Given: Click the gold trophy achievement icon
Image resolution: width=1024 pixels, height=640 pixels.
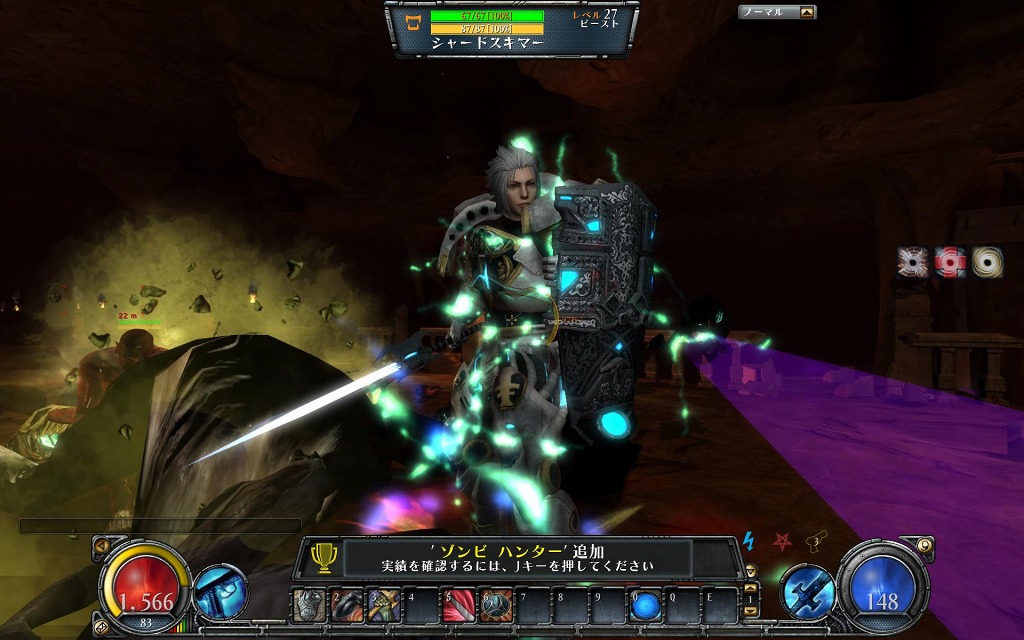Looking at the screenshot, I should (323, 557).
